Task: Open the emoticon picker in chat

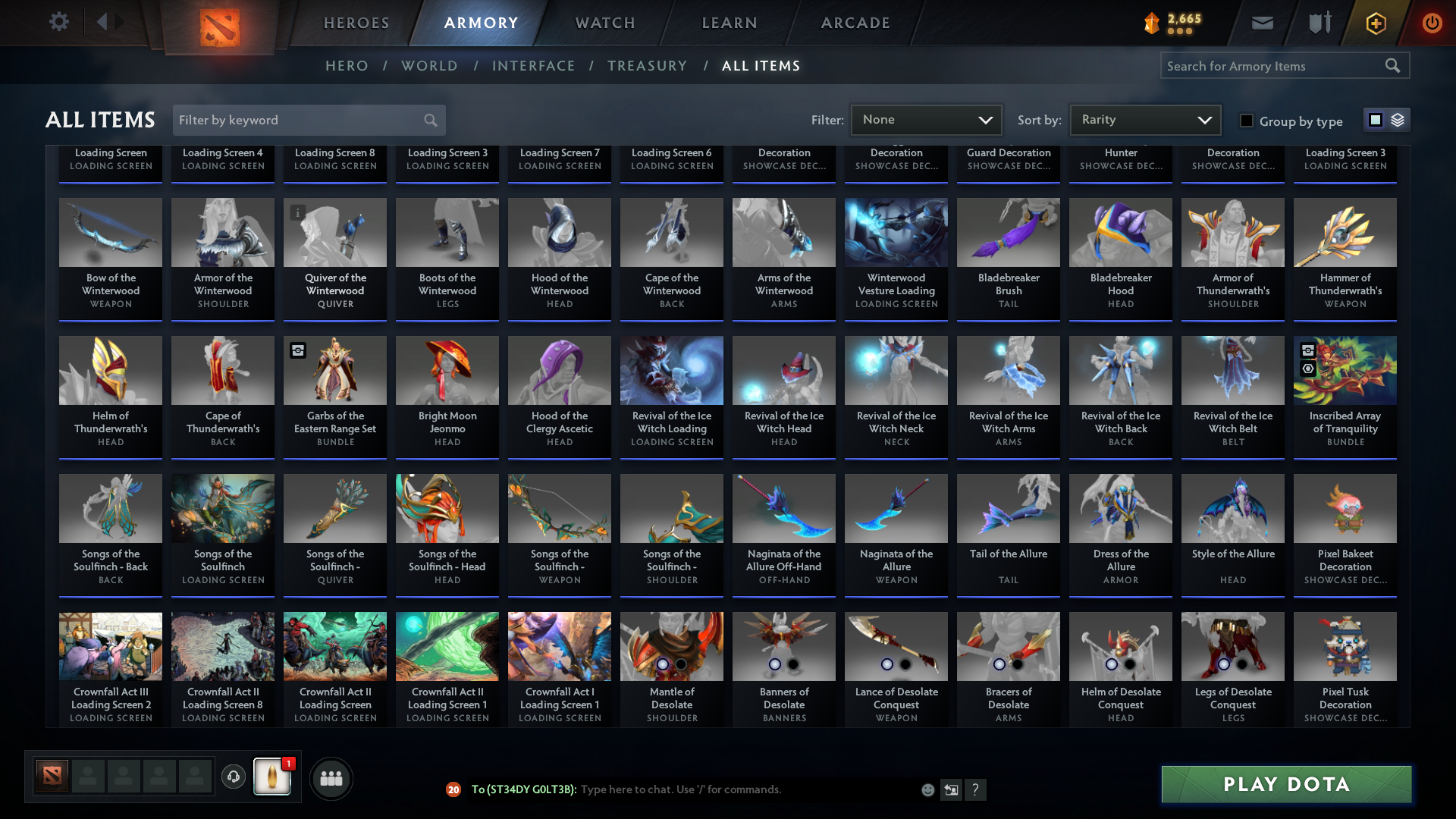Action: pyautogui.click(x=927, y=789)
